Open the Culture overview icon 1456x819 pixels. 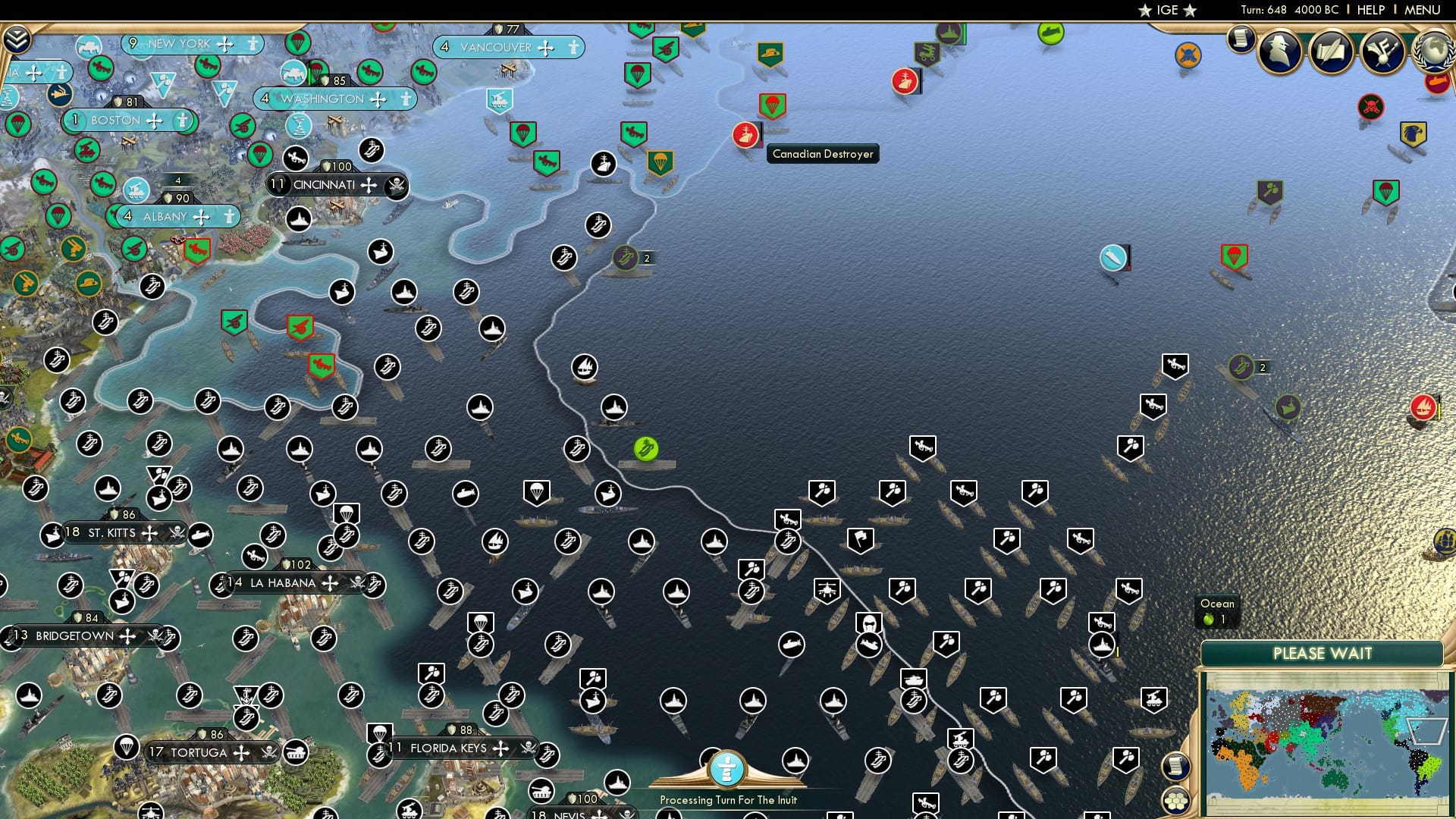(x=1382, y=52)
